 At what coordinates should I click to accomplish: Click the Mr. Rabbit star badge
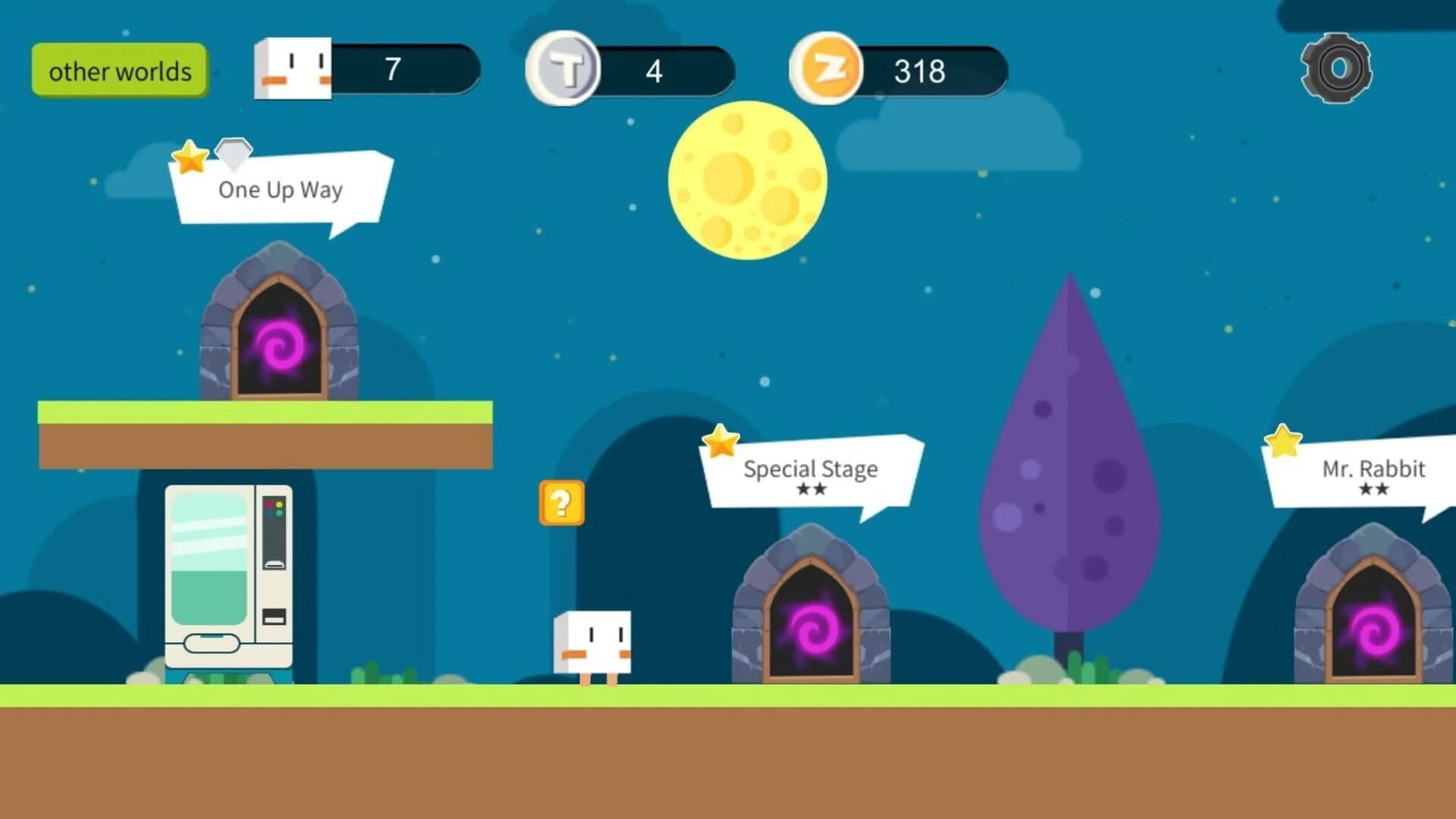(1281, 438)
